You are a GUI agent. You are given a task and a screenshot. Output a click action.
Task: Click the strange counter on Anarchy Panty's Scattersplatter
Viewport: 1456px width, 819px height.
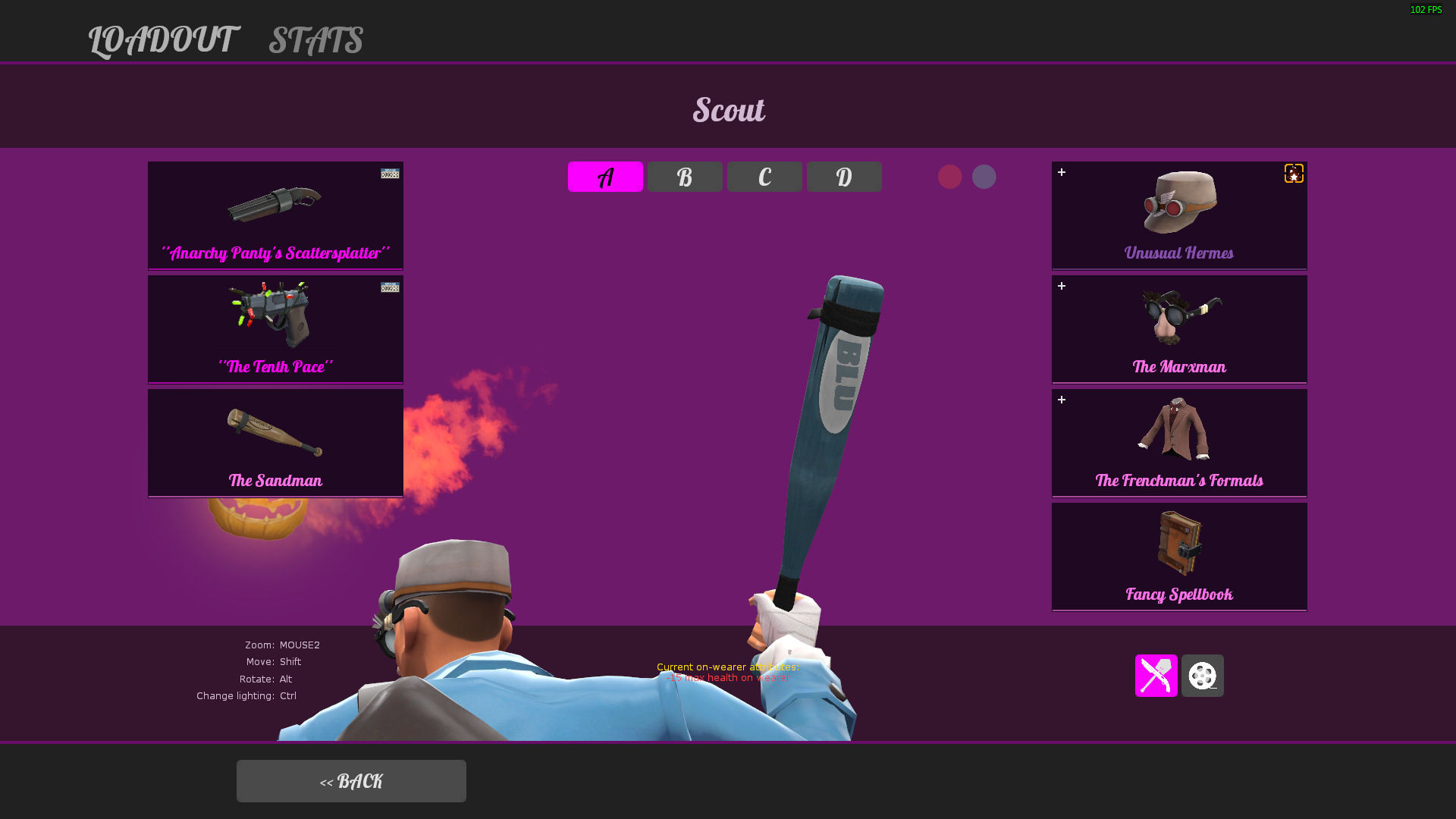(391, 172)
